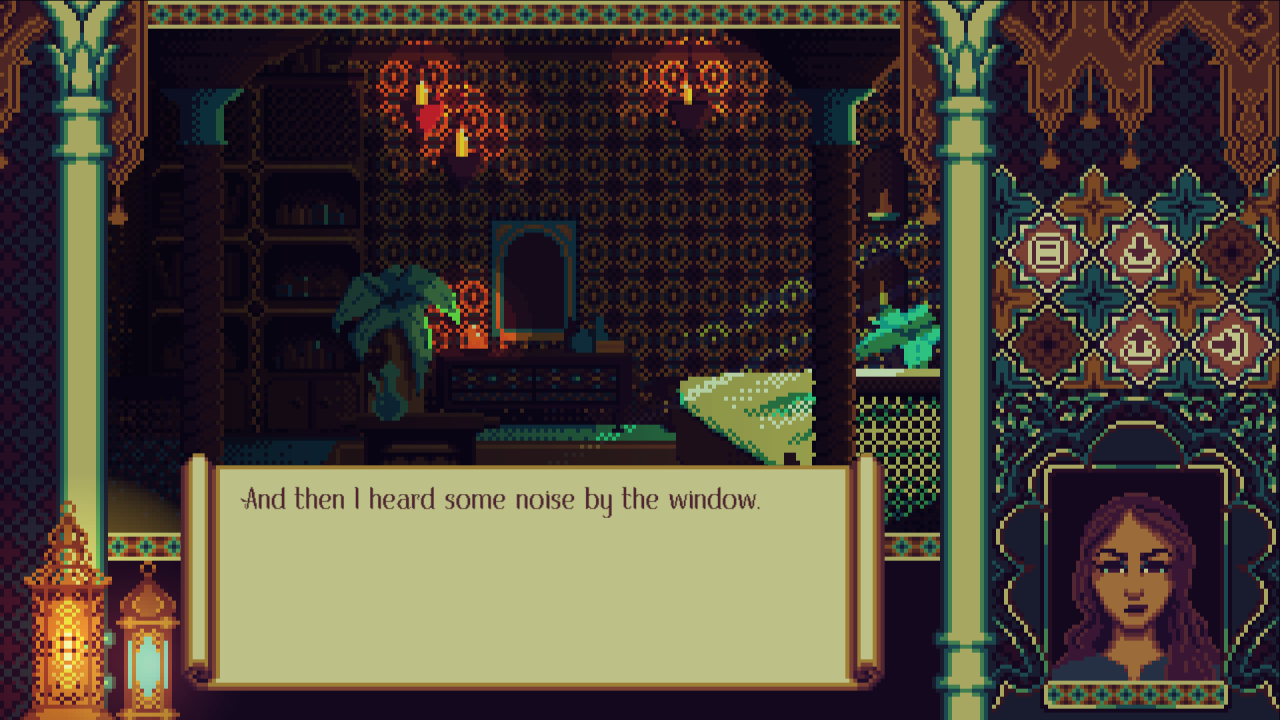Viewport: 1280px width, 720px height.
Task: Open the dialogue history log icon
Action: 1048,250
